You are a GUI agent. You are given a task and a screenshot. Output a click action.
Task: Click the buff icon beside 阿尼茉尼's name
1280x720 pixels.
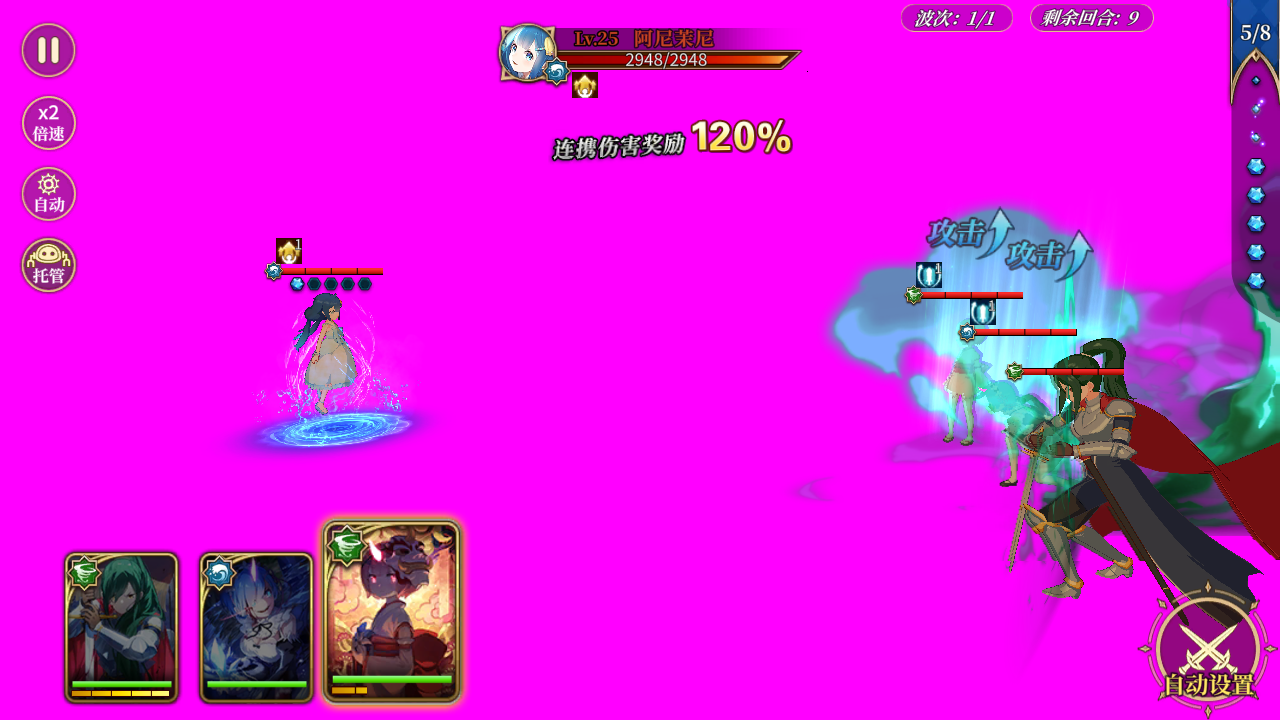point(585,86)
